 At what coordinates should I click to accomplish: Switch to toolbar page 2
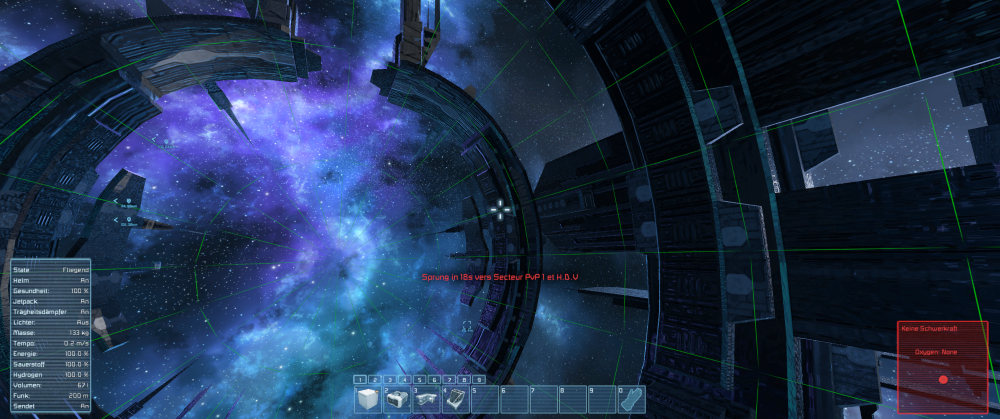(x=376, y=380)
